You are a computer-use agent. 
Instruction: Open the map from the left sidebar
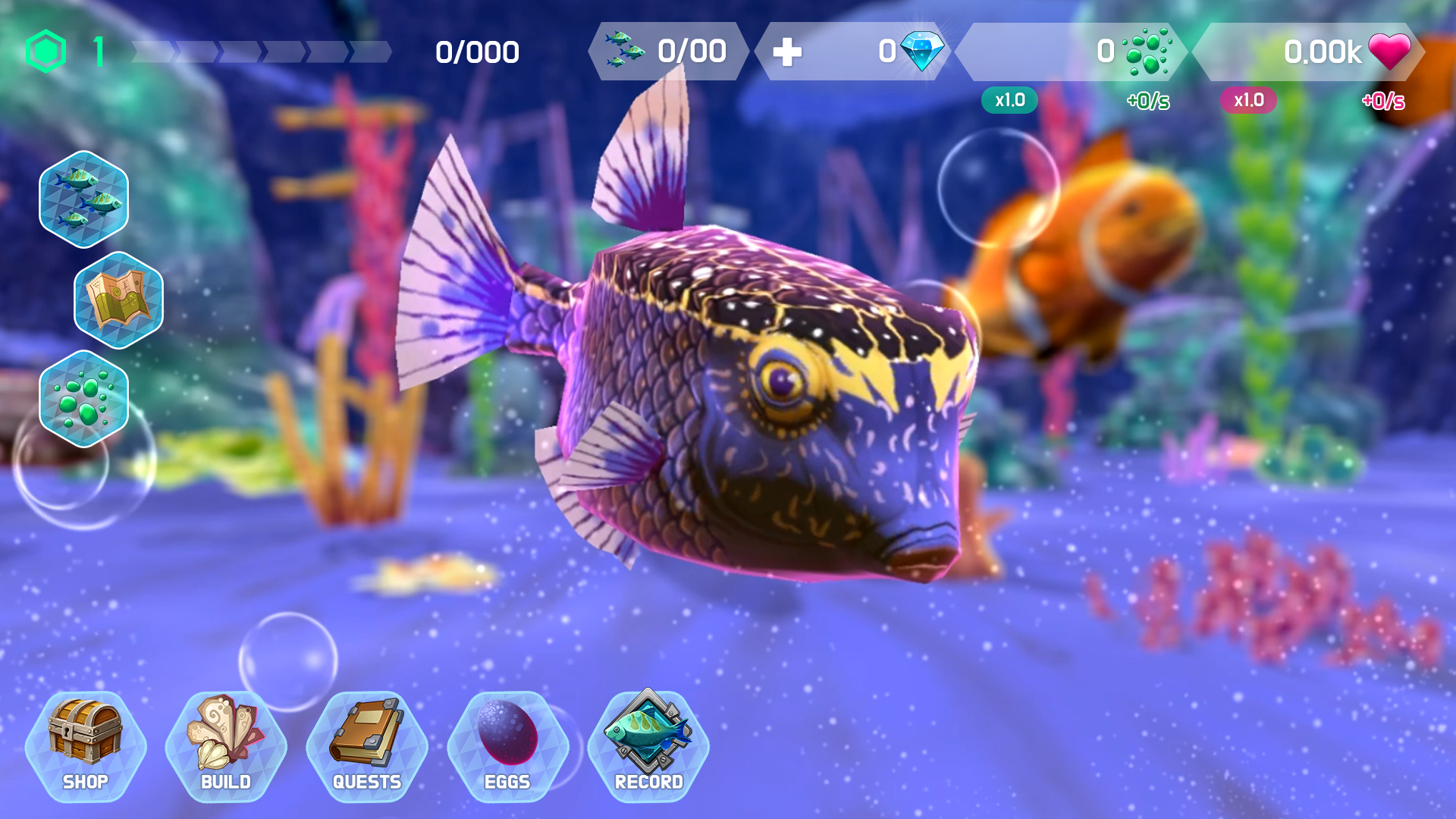pyautogui.click(x=118, y=300)
